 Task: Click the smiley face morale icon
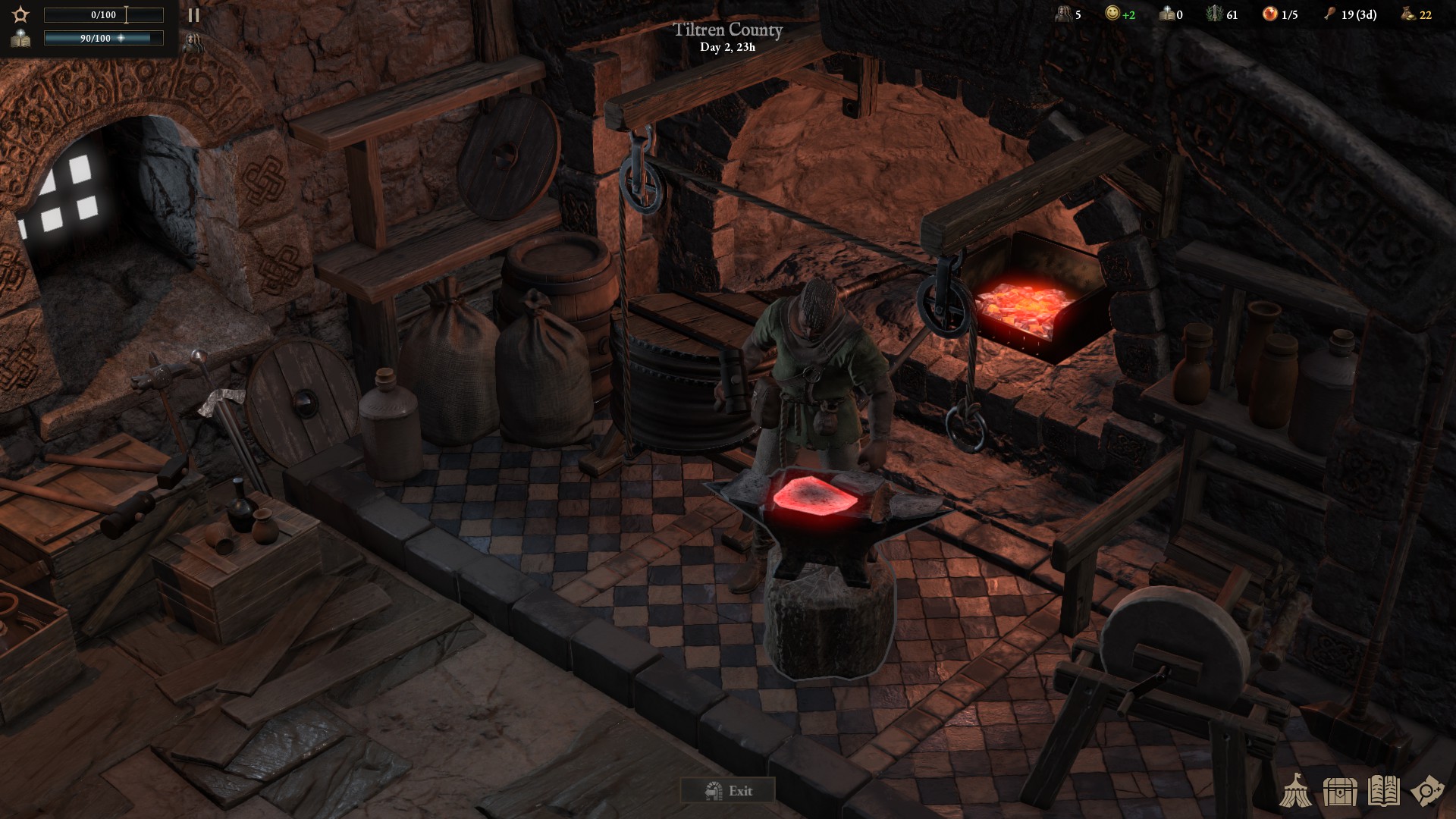click(1112, 14)
